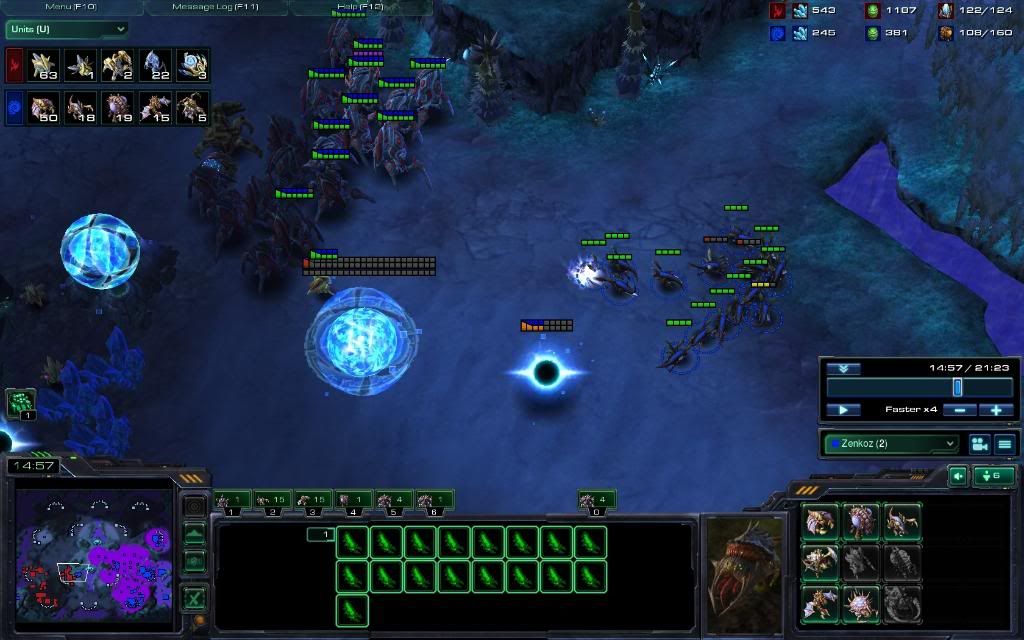Collapse the replay control panel

tap(843, 369)
